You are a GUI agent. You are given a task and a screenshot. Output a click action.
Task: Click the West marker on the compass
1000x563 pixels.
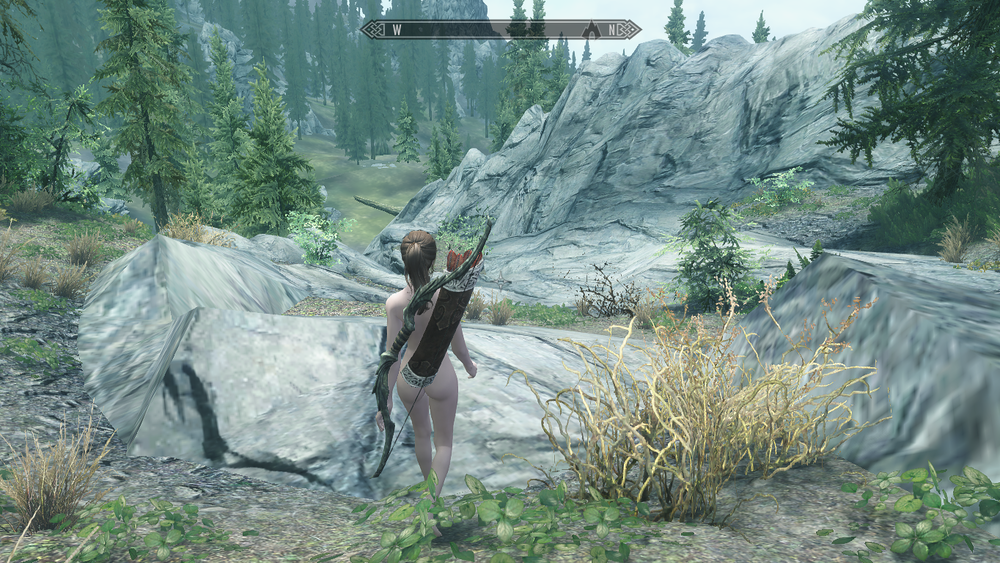coord(397,29)
